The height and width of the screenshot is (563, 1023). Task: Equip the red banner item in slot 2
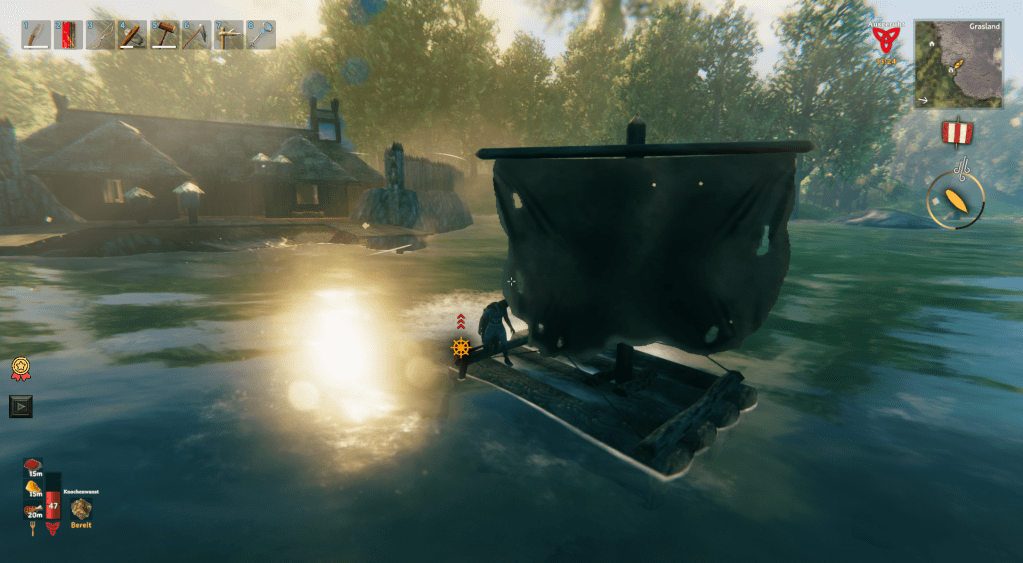point(68,35)
